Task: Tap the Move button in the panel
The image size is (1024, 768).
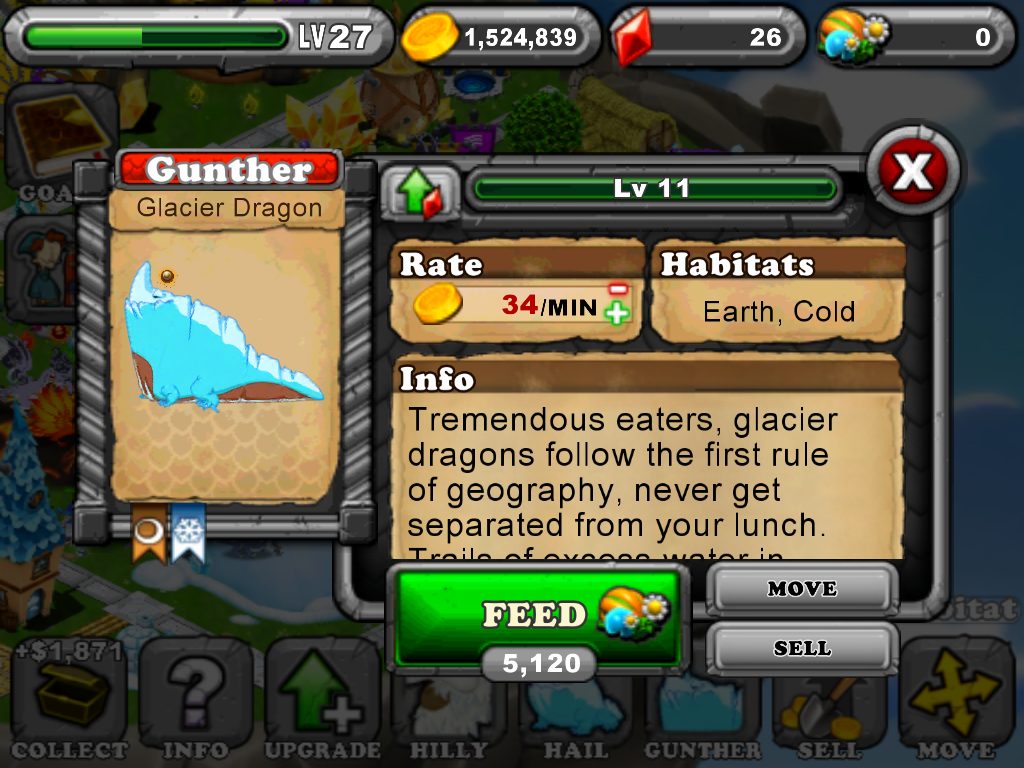Action: tap(802, 589)
